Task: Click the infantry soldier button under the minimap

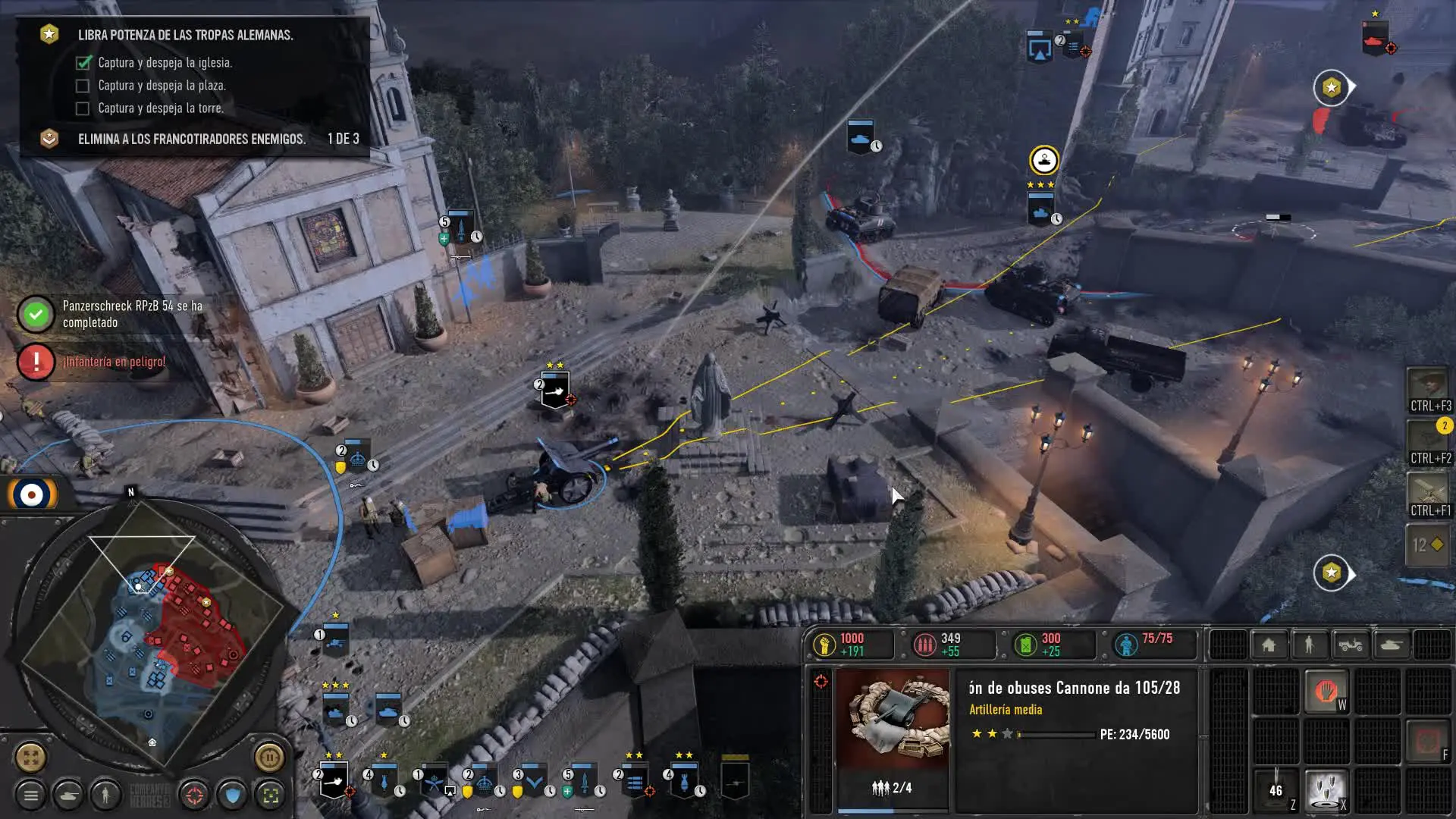Action: pos(105,795)
